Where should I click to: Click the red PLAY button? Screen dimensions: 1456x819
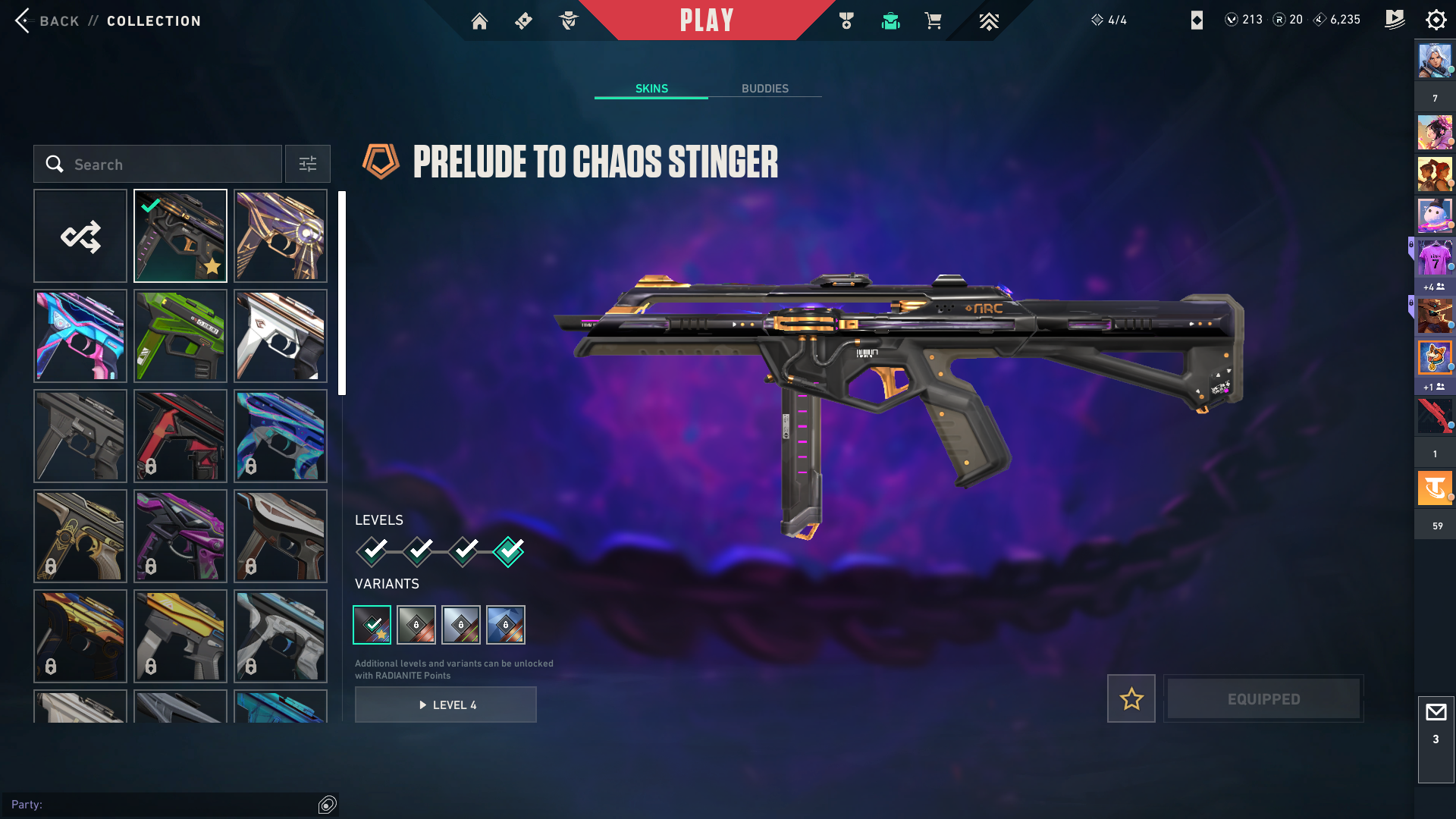[706, 20]
